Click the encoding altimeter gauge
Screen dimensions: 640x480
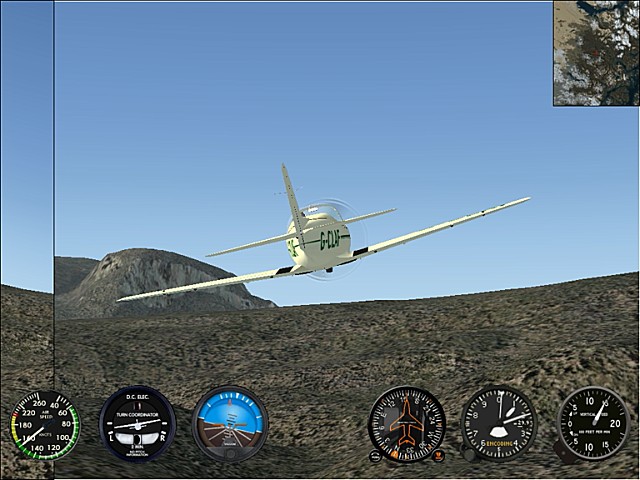pyautogui.click(x=498, y=423)
